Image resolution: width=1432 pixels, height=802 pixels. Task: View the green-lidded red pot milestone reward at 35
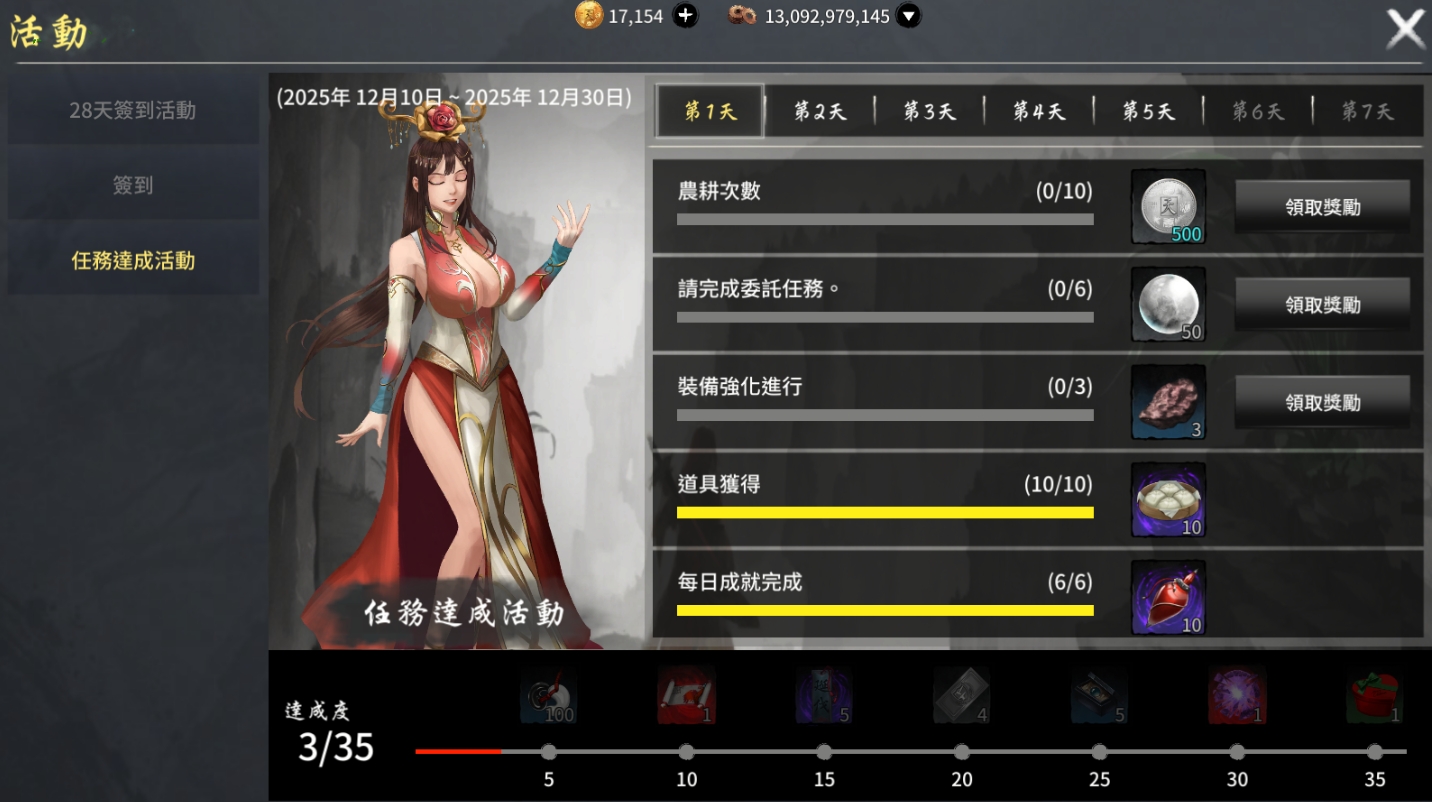[x=1374, y=696]
